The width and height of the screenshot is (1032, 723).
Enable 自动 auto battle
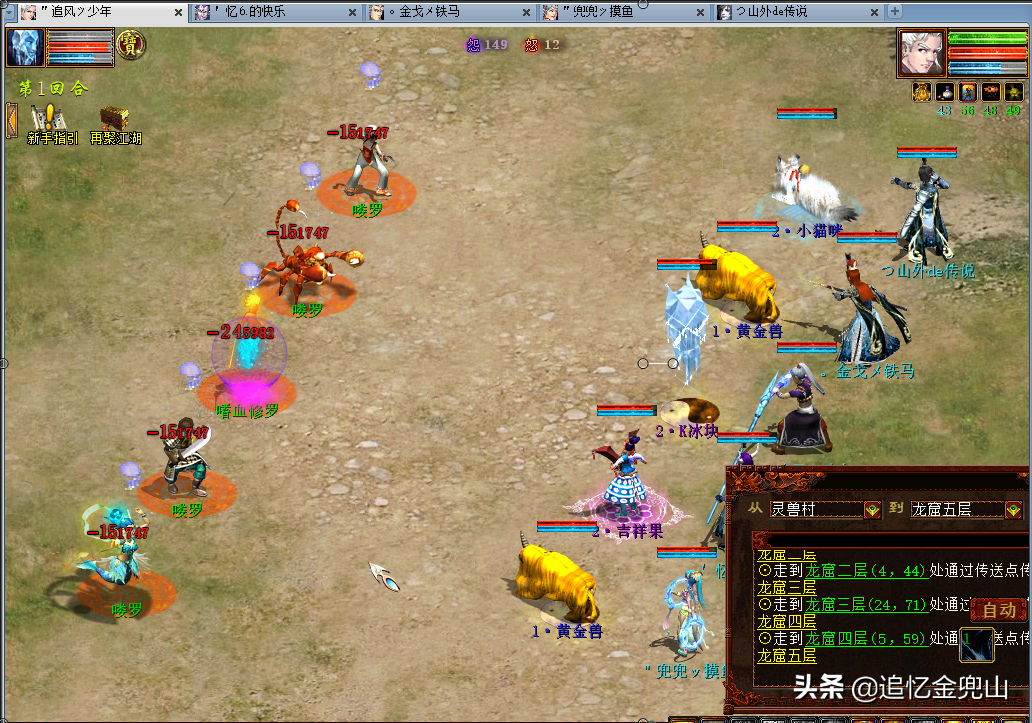(x=998, y=609)
